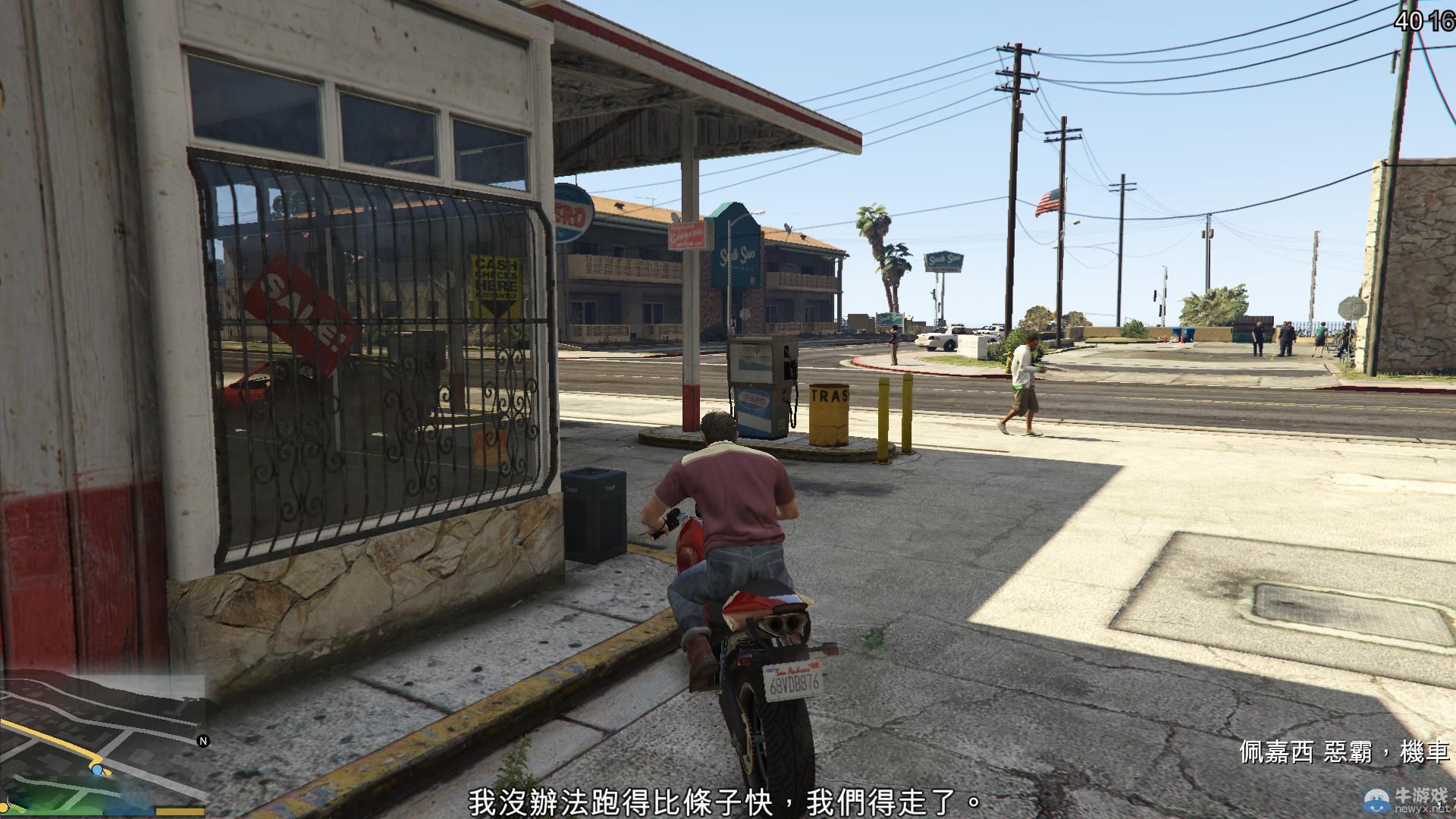Click the TRASH barrel near the gas pump
Screen dimensions: 1456x819
tap(829, 414)
